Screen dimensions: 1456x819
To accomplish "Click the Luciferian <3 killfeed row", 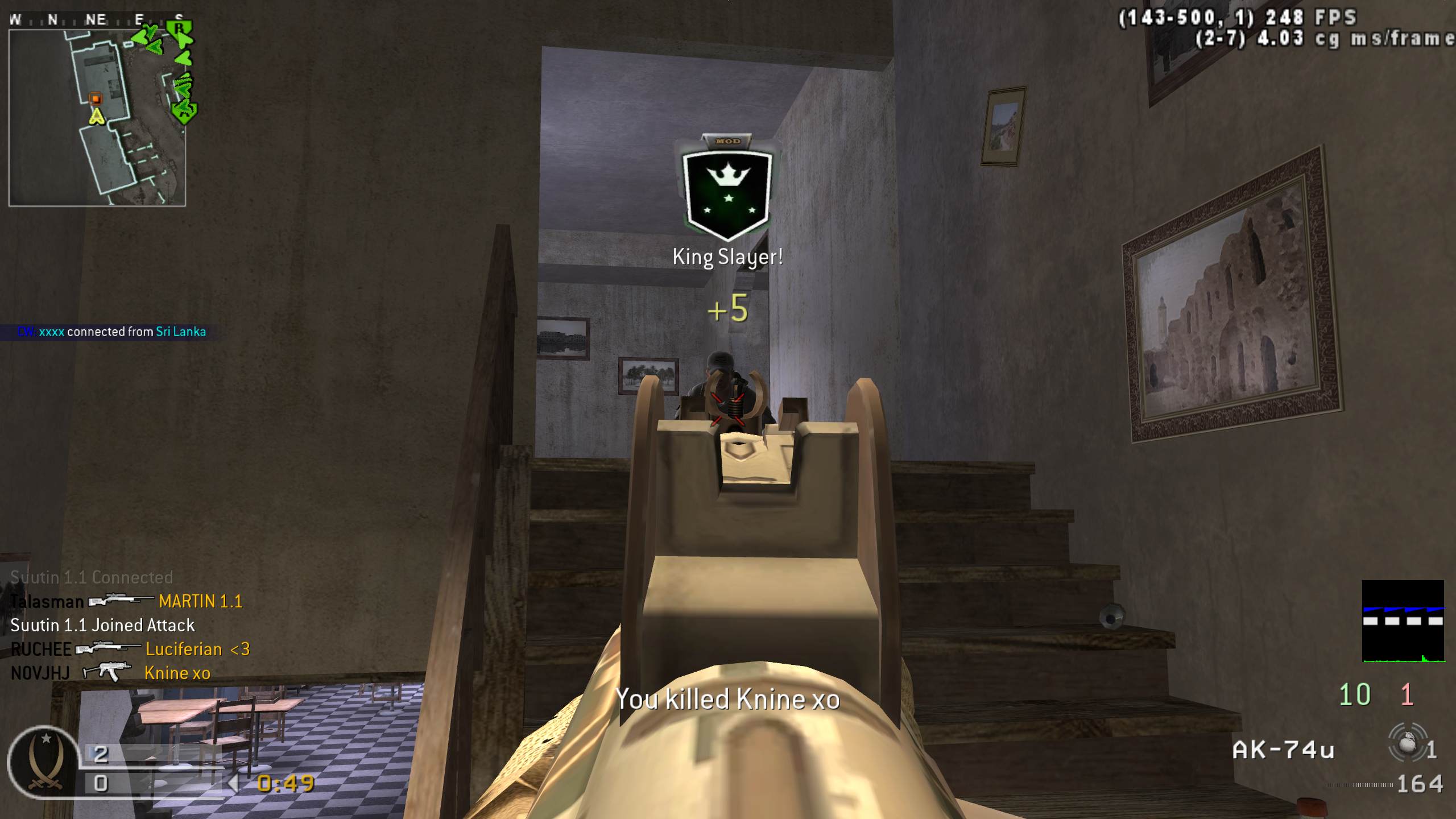I will click(130, 649).
